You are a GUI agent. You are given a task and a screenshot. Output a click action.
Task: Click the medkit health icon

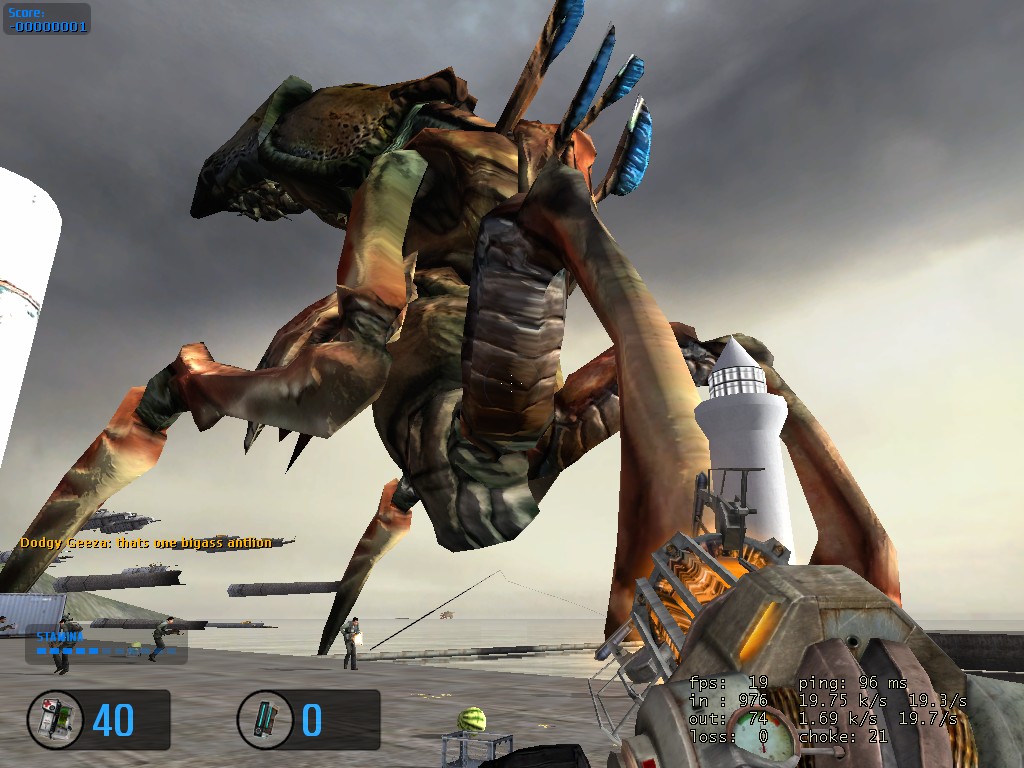[x=55, y=719]
